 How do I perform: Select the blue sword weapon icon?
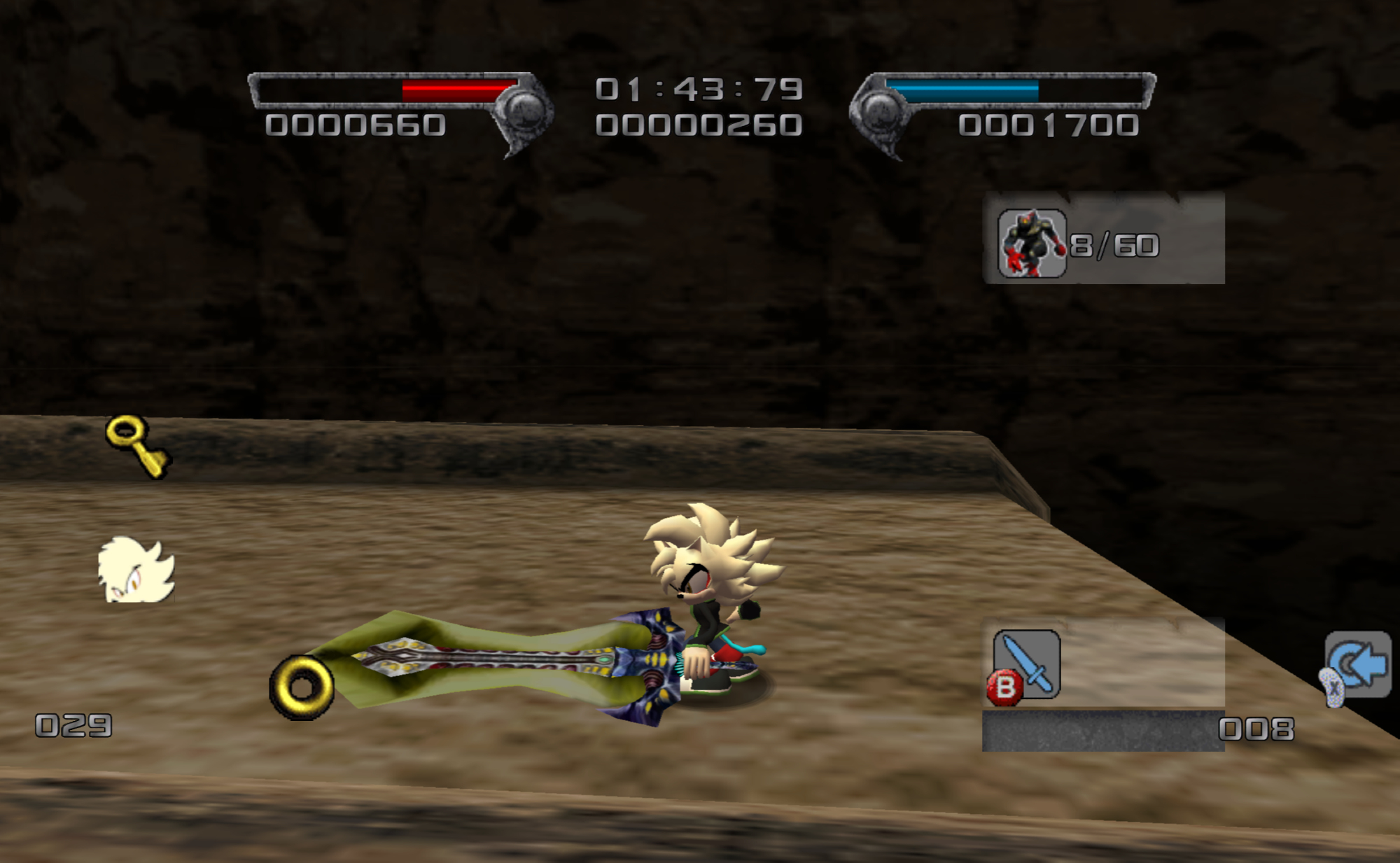(x=1027, y=663)
